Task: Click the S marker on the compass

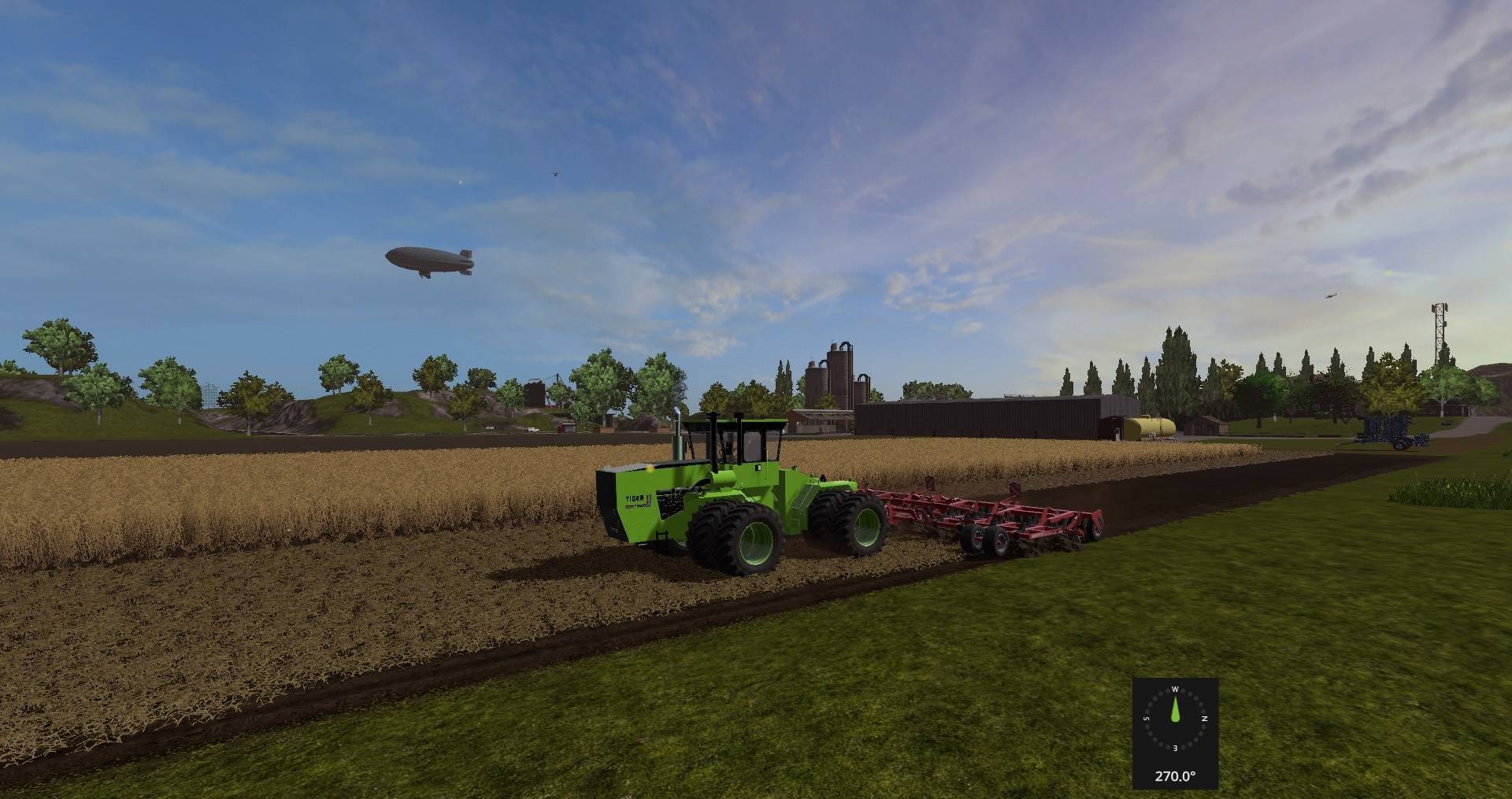Action: [1146, 719]
